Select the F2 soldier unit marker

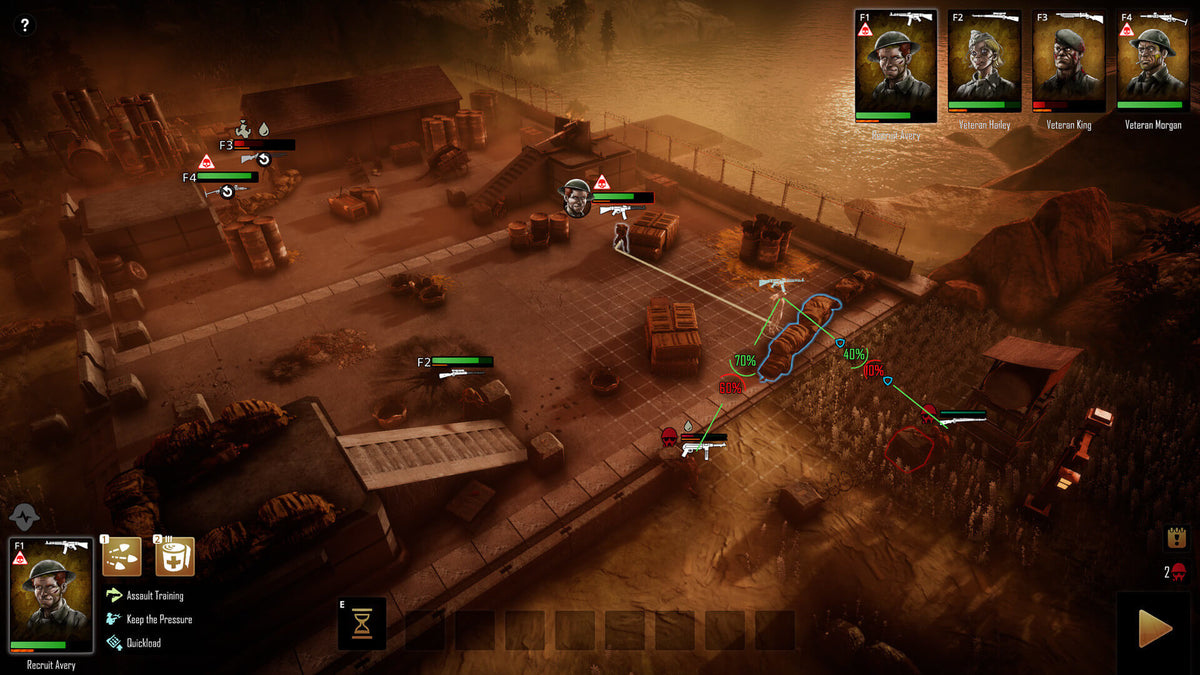455,362
